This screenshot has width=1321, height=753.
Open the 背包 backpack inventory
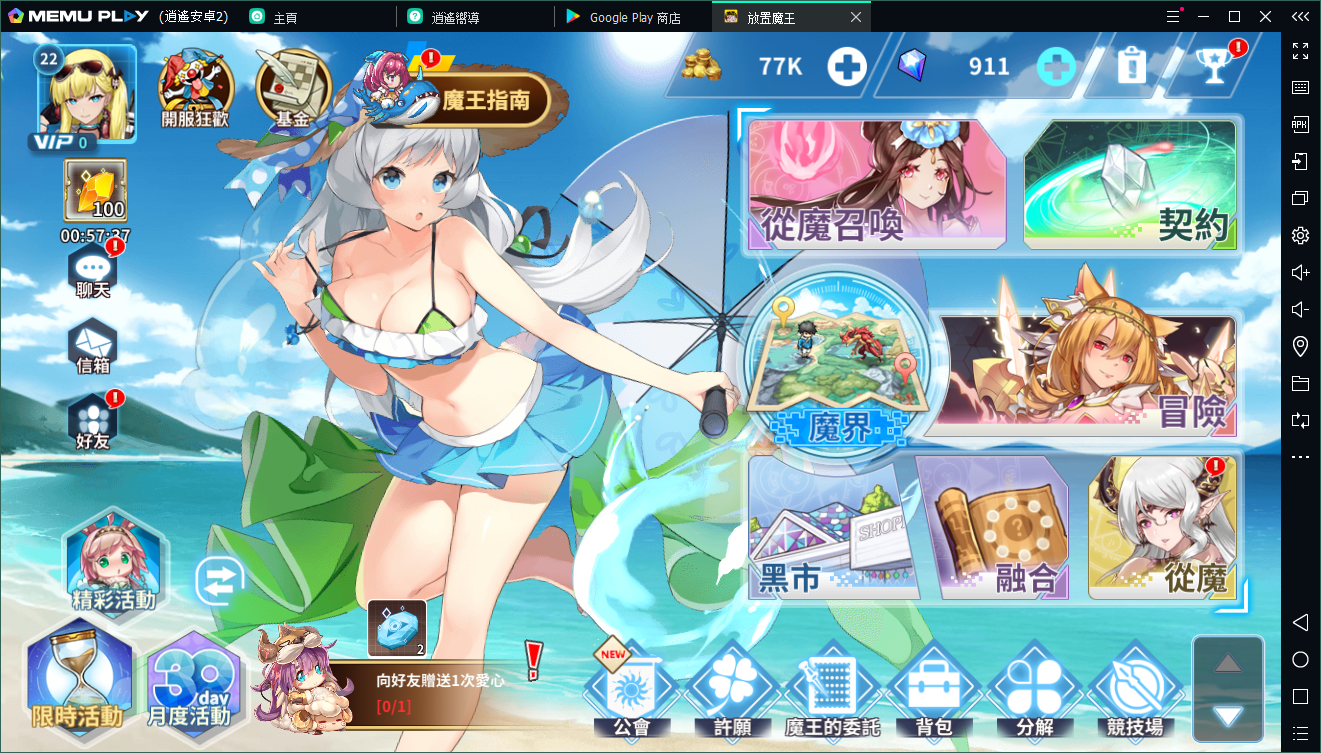pyautogui.click(x=934, y=692)
